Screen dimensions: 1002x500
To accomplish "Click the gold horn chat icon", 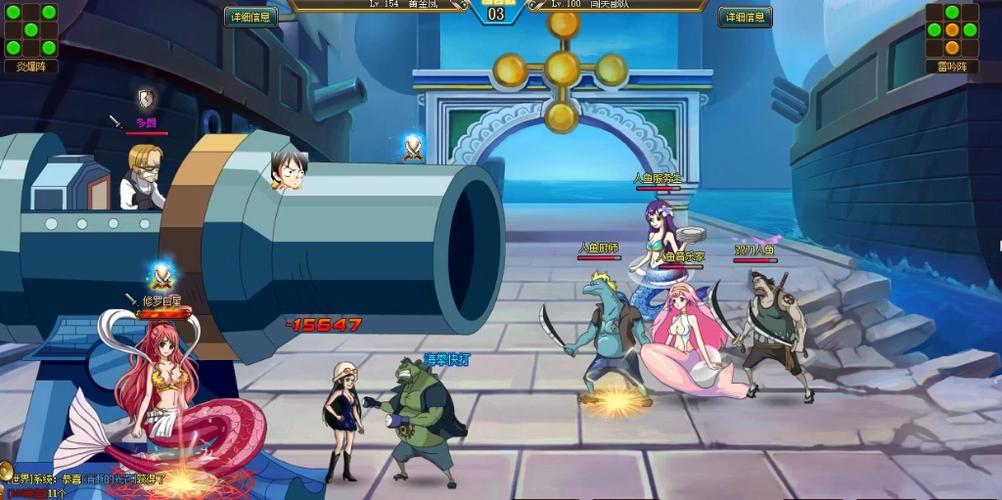I will point(5,471).
